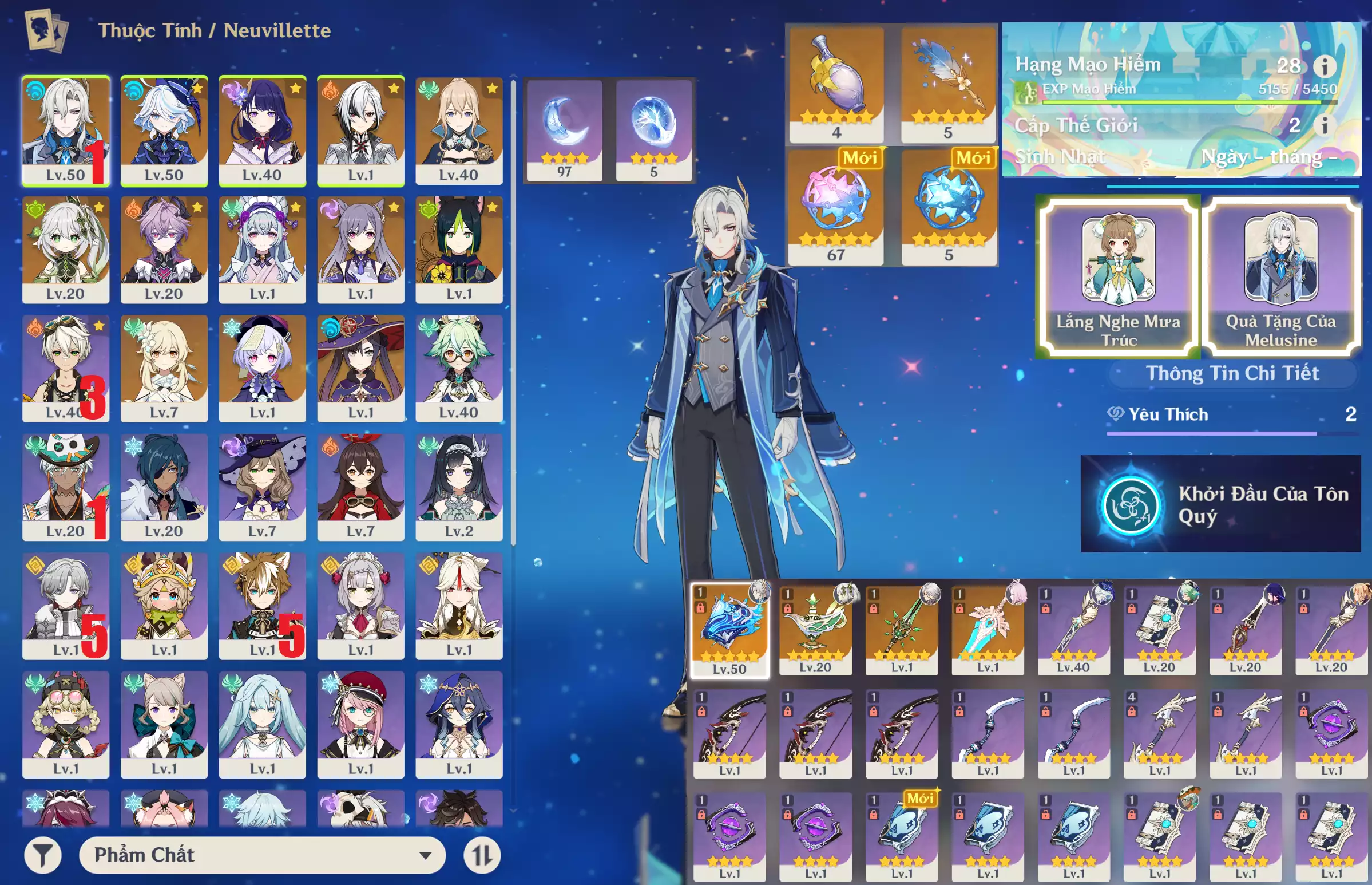The image size is (1372, 885).
Task: Select Bennett's Lv.40 character card
Action: click(65, 368)
